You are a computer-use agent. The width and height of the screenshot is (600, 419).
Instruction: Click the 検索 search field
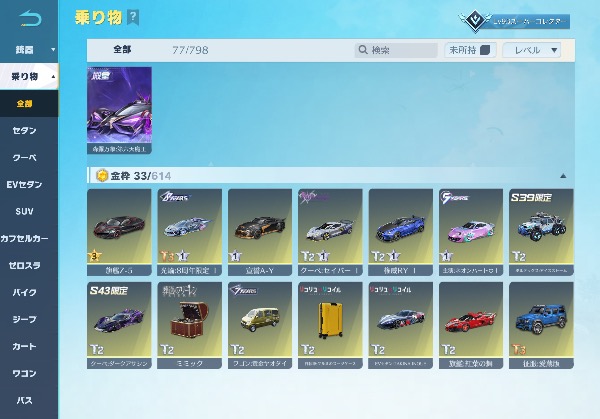point(400,50)
